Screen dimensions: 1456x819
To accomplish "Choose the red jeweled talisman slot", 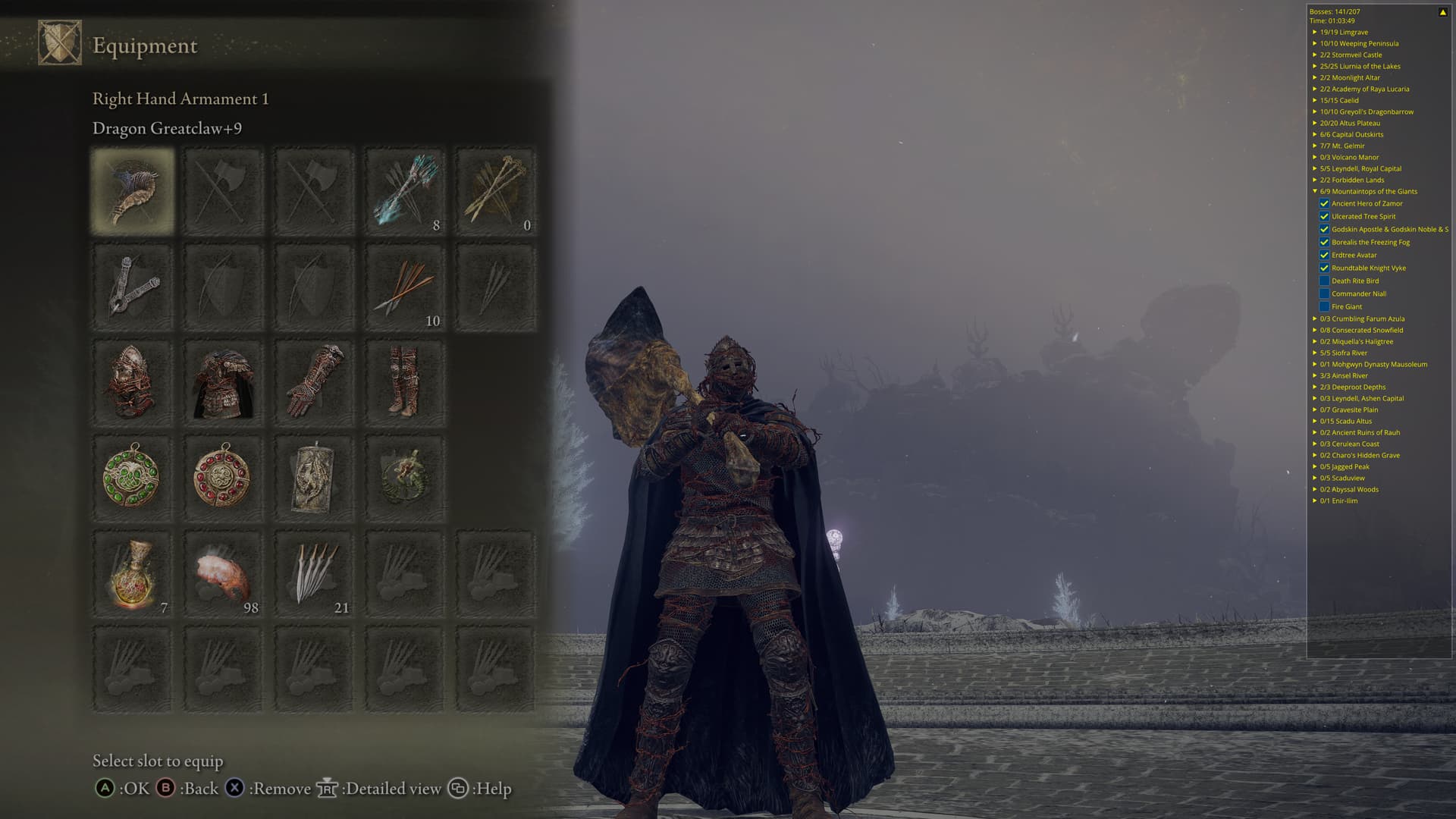I will click(223, 479).
